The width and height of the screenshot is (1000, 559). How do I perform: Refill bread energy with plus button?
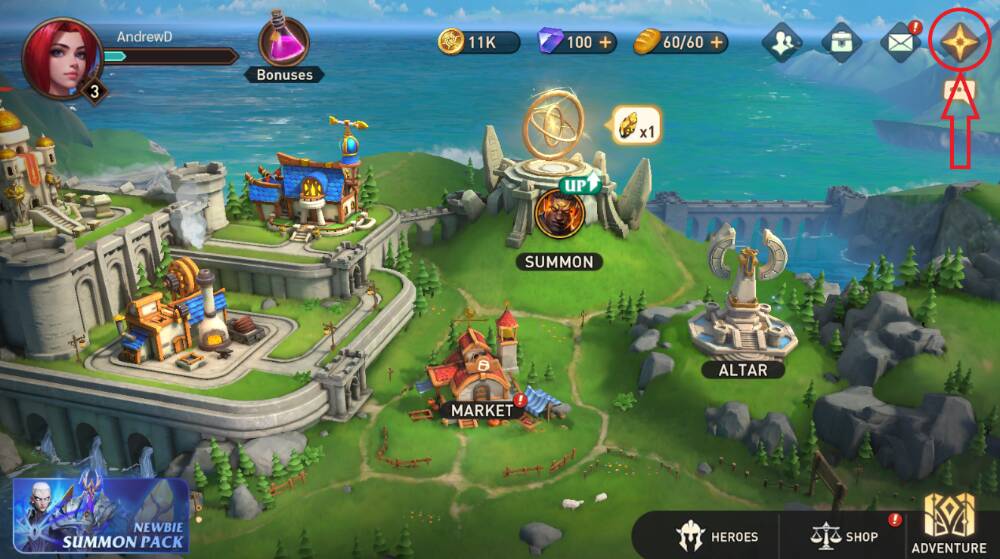715,42
